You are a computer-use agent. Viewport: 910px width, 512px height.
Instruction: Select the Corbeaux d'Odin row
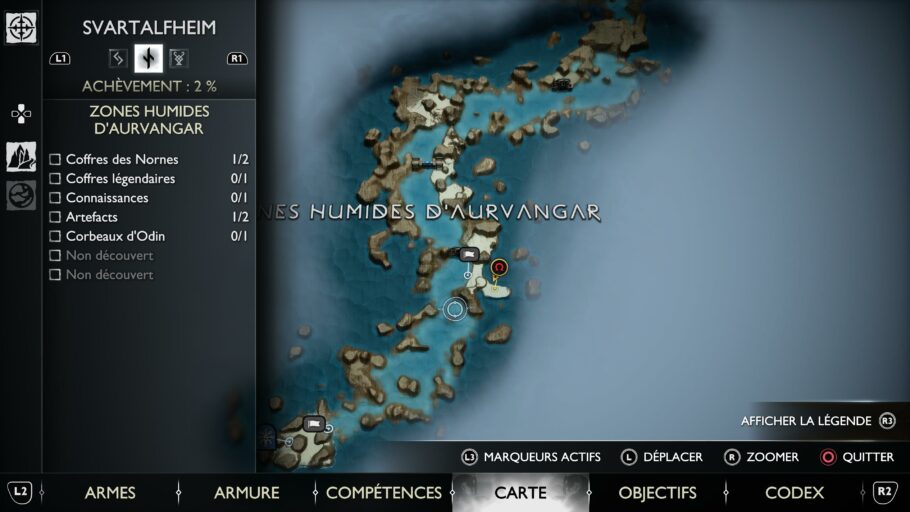click(115, 236)
